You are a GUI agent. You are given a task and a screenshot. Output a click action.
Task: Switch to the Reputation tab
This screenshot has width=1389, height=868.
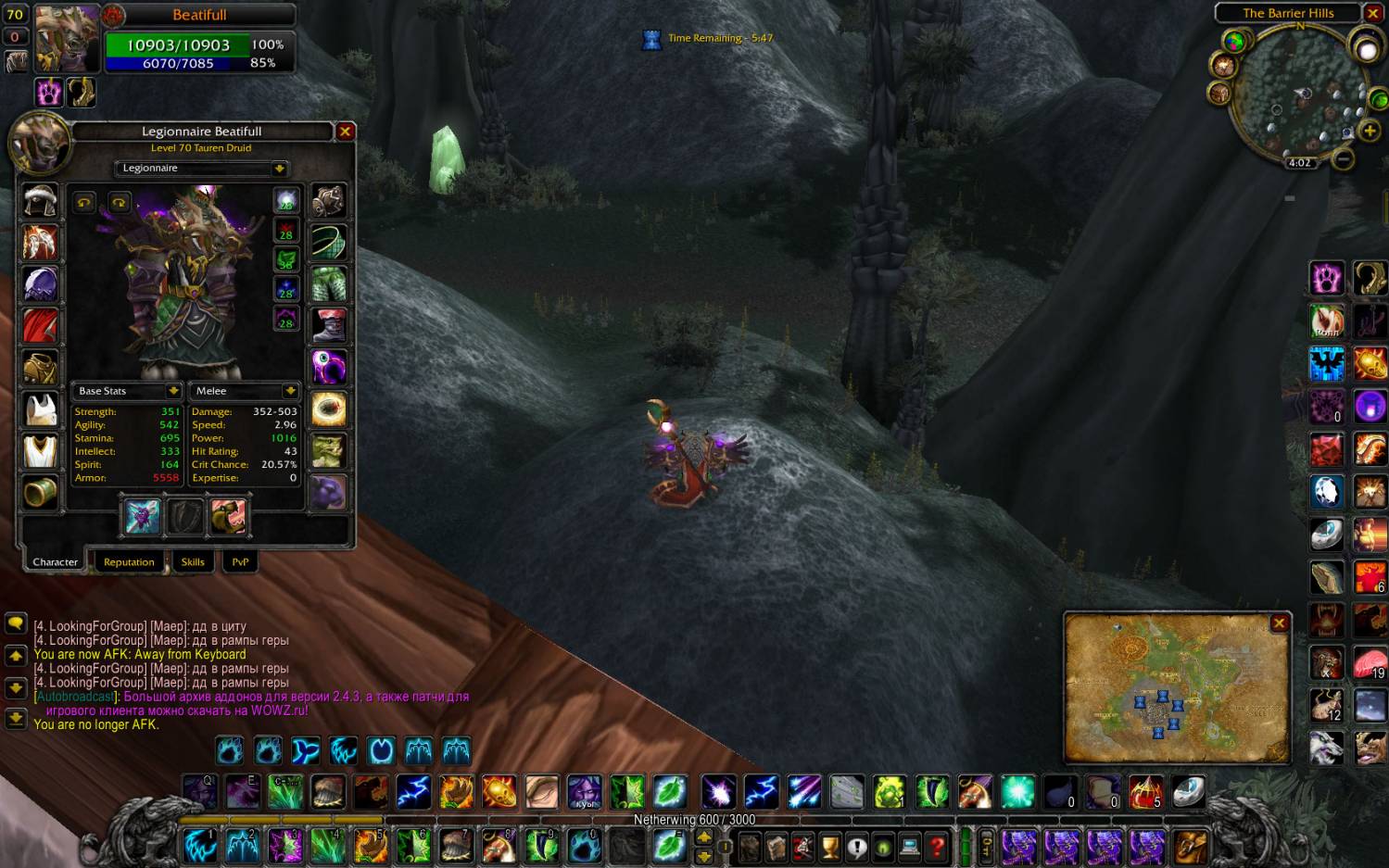[x=129, y=561]
